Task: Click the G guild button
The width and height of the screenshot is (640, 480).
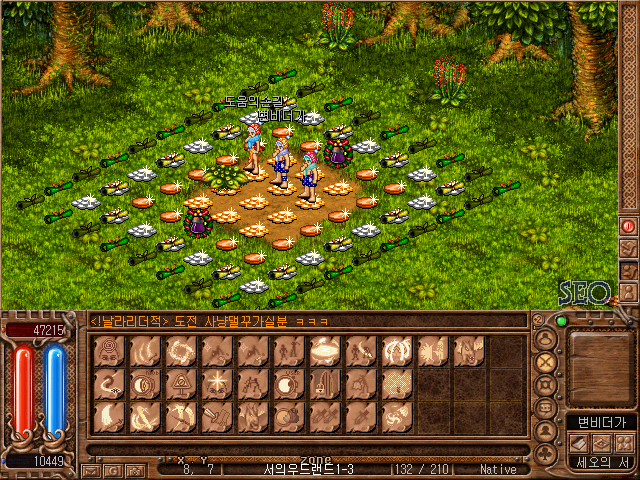Action: [x=113, y=469]
